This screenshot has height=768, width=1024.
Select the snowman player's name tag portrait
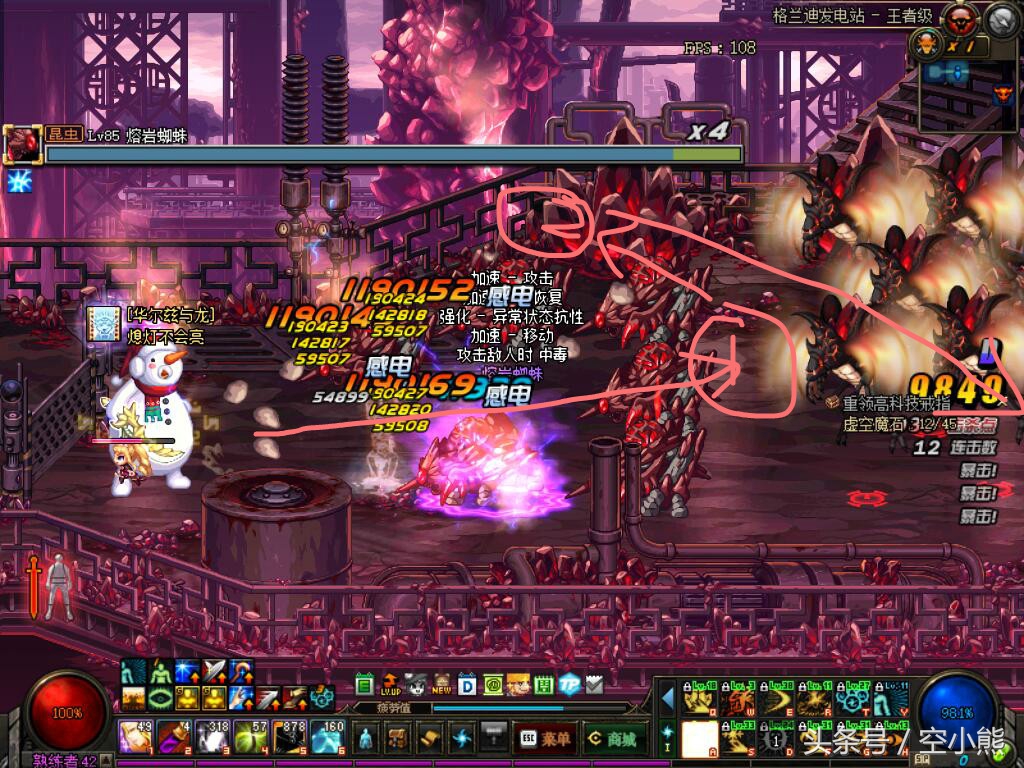pyautogui.click(x=102, y=323)
